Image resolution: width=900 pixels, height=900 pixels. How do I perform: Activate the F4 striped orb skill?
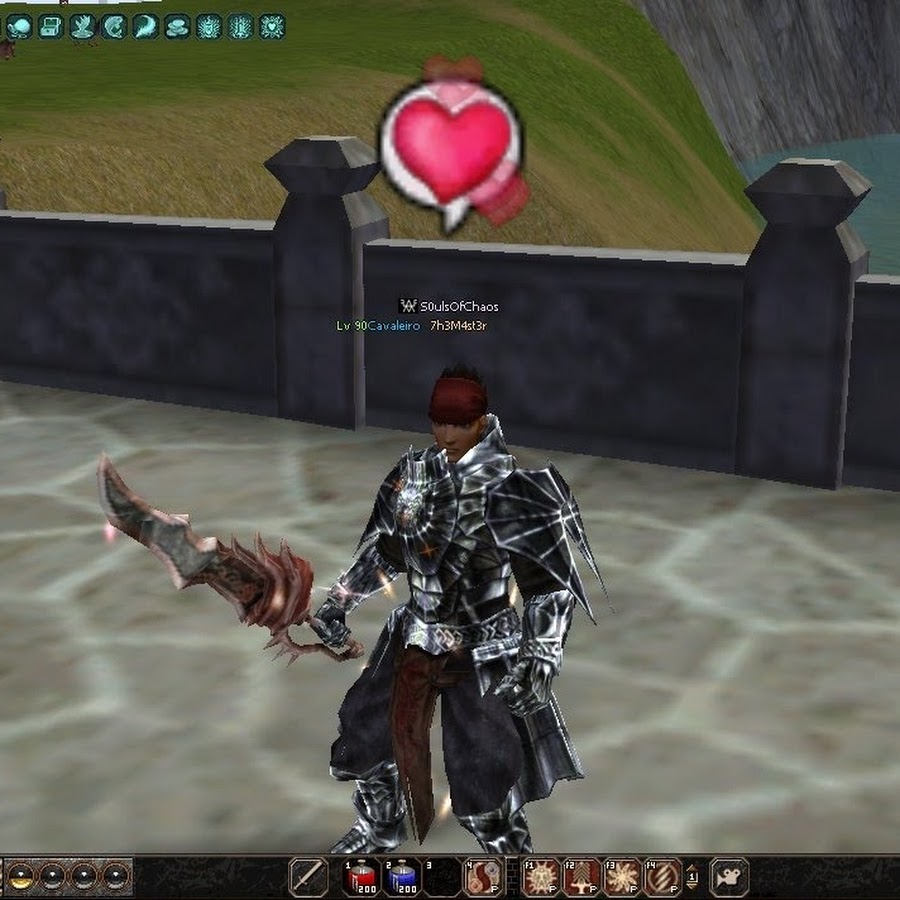pyautogui.click(x=662, y=877)
